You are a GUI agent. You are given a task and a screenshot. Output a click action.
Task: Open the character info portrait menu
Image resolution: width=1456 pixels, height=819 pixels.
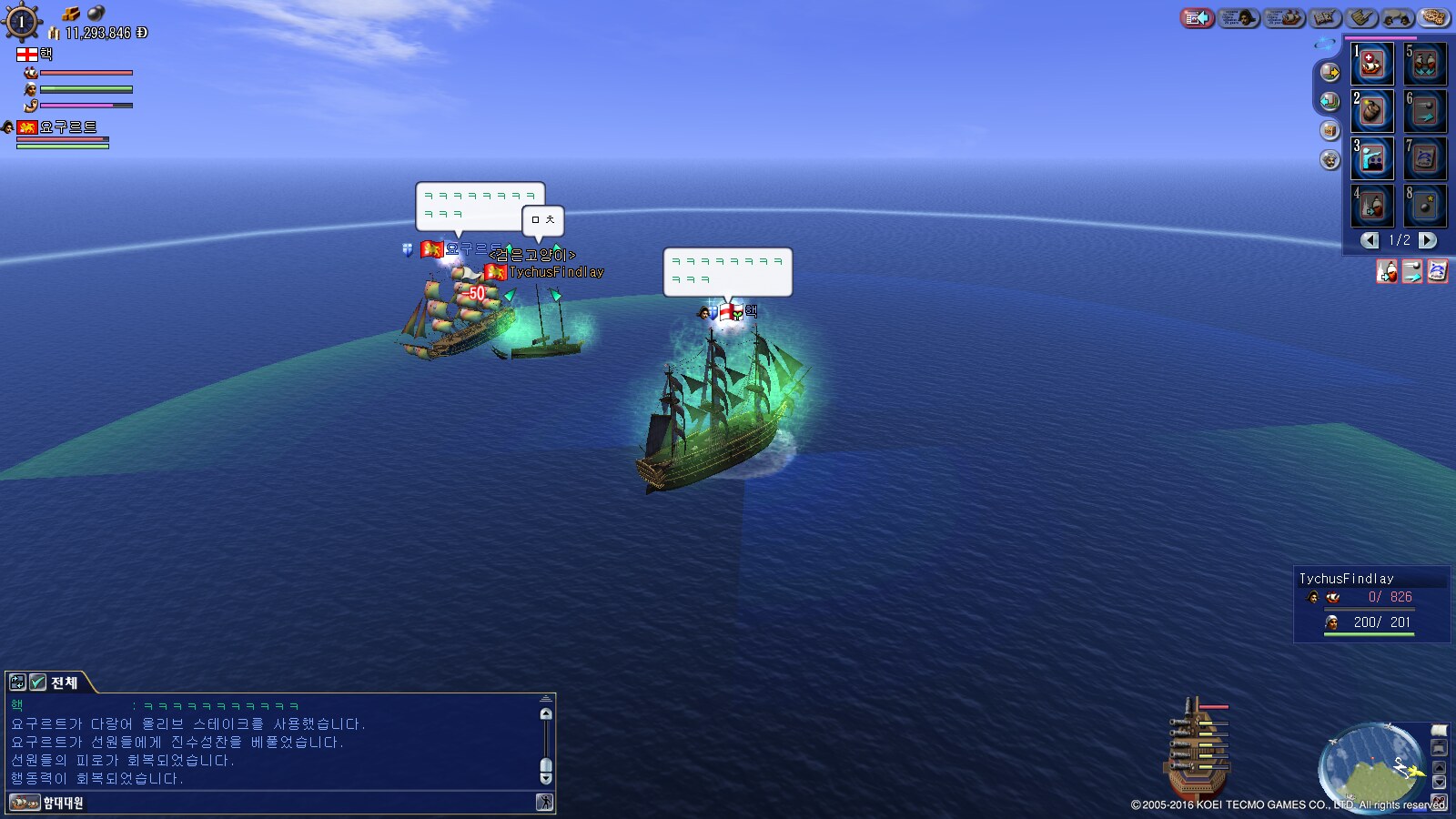[1239, 17]
